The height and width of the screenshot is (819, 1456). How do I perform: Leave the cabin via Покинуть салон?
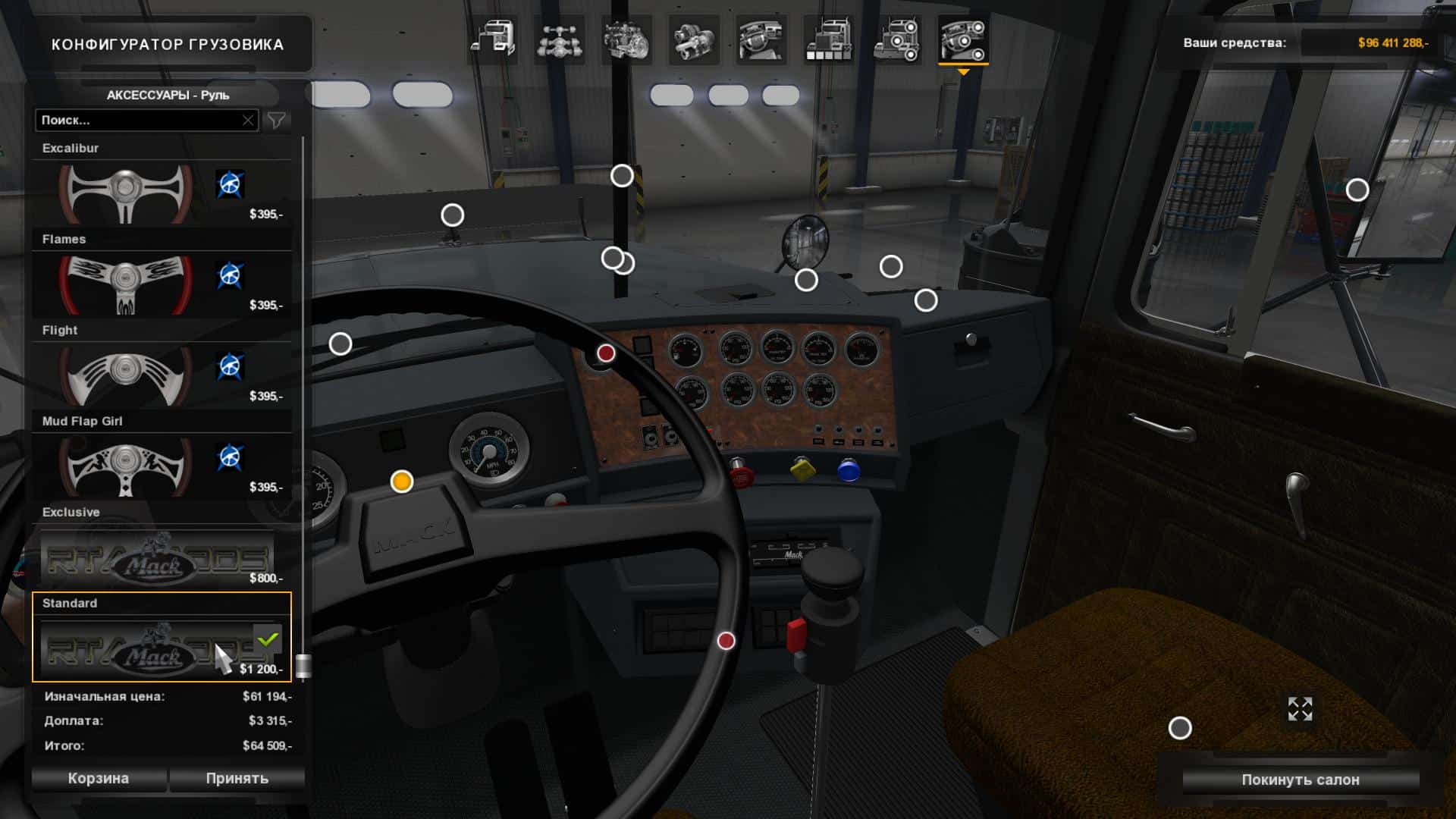1301,780
